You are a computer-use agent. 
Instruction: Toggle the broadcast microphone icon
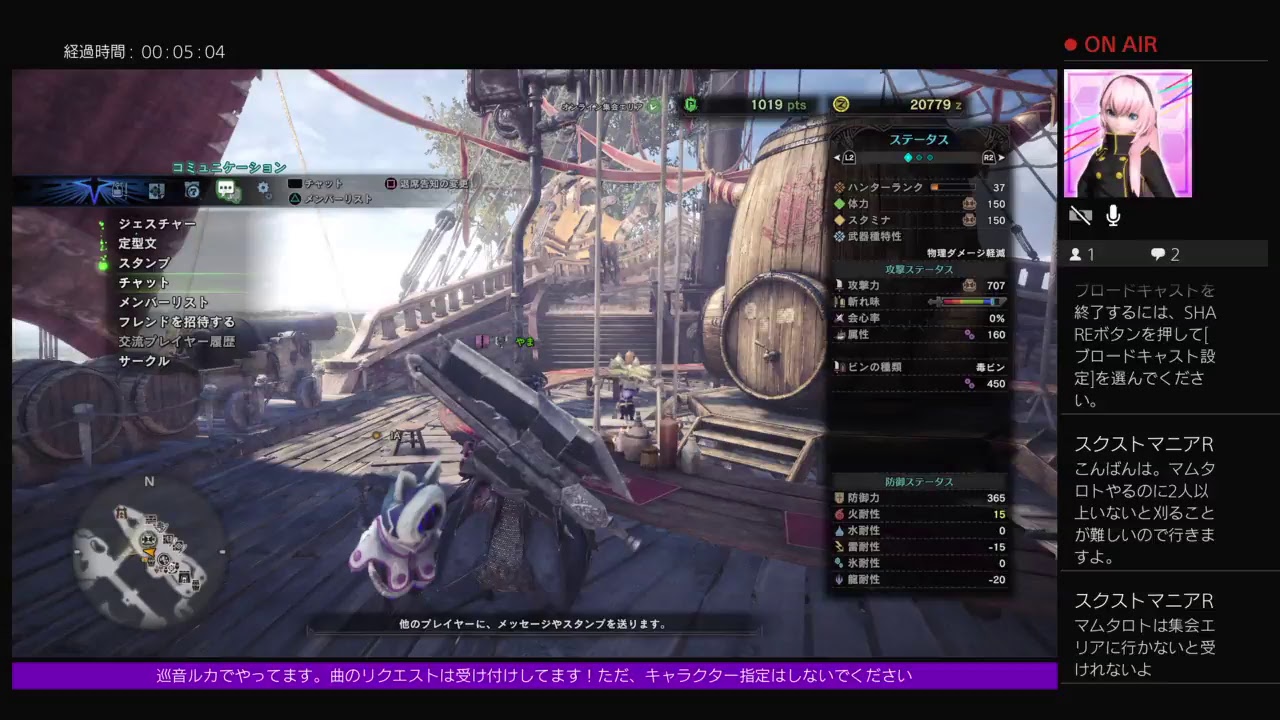click(1113, 216)
